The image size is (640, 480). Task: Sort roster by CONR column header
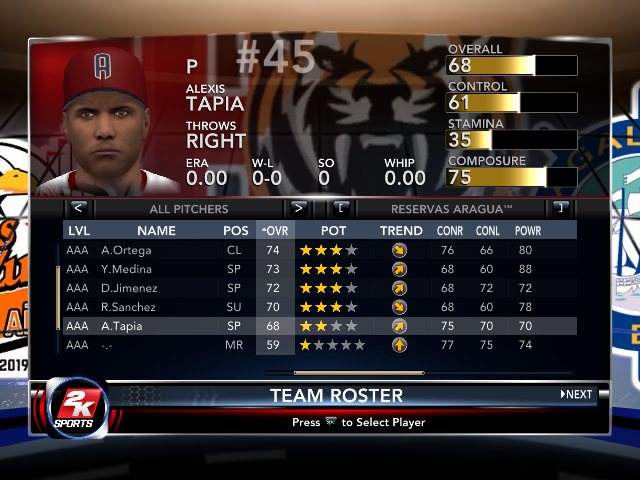coord(450,231)
